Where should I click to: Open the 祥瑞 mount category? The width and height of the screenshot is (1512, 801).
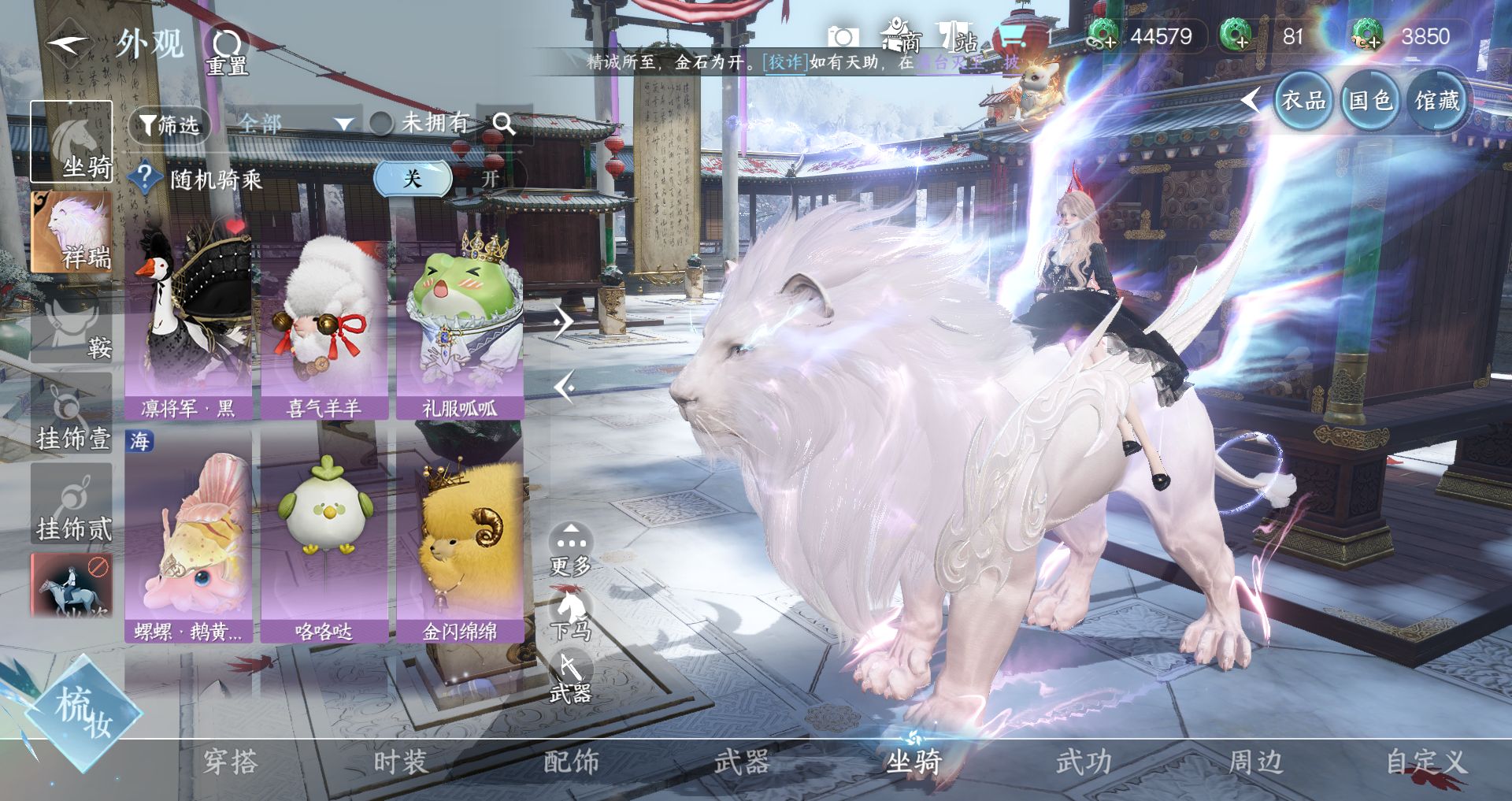point(71,232)
